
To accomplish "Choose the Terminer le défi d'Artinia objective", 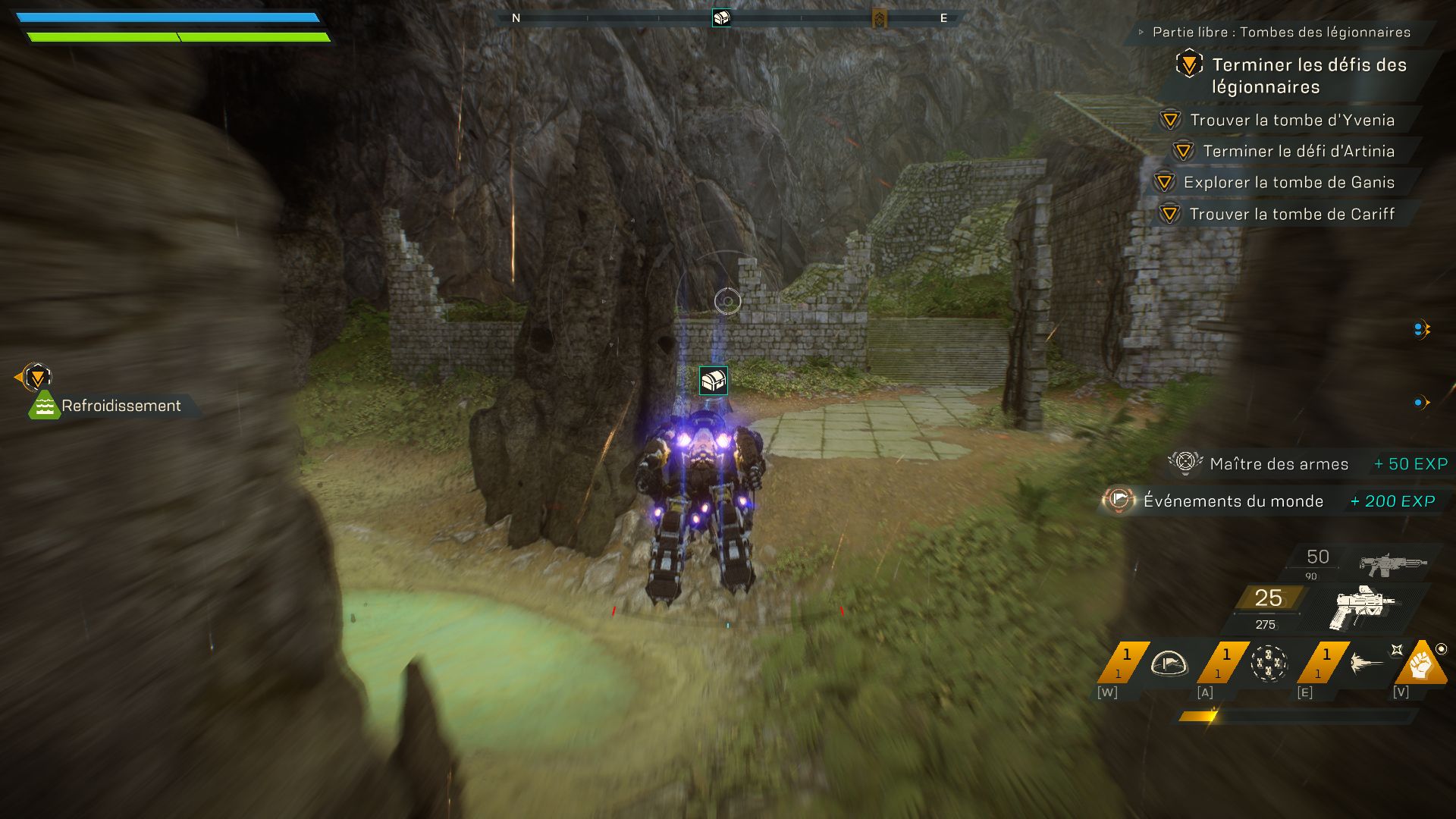I will click(1298, 151).
